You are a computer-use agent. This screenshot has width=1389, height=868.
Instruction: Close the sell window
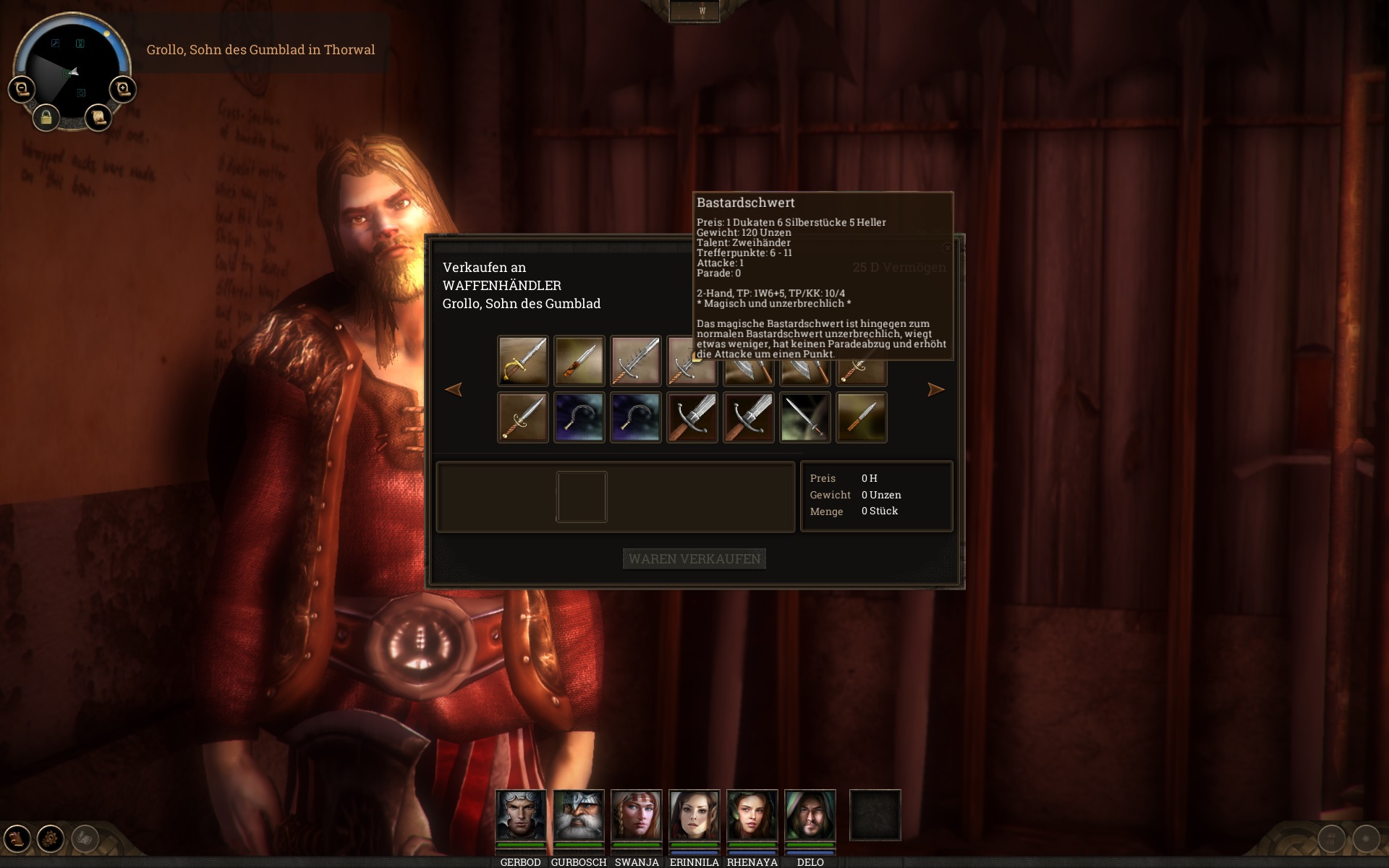[x=947, y=248]
